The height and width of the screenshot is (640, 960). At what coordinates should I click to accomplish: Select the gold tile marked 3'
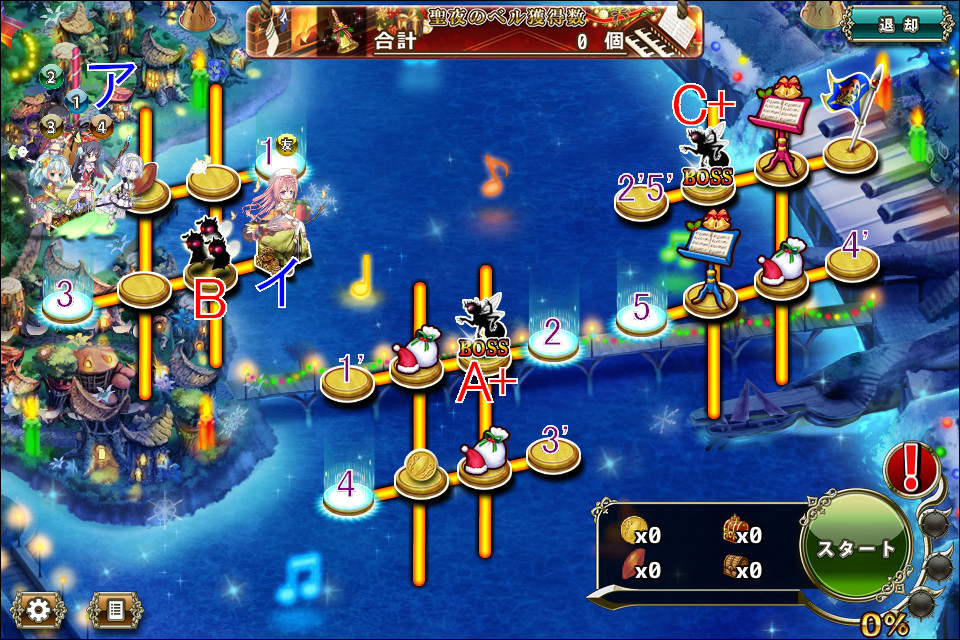(553, 452)
